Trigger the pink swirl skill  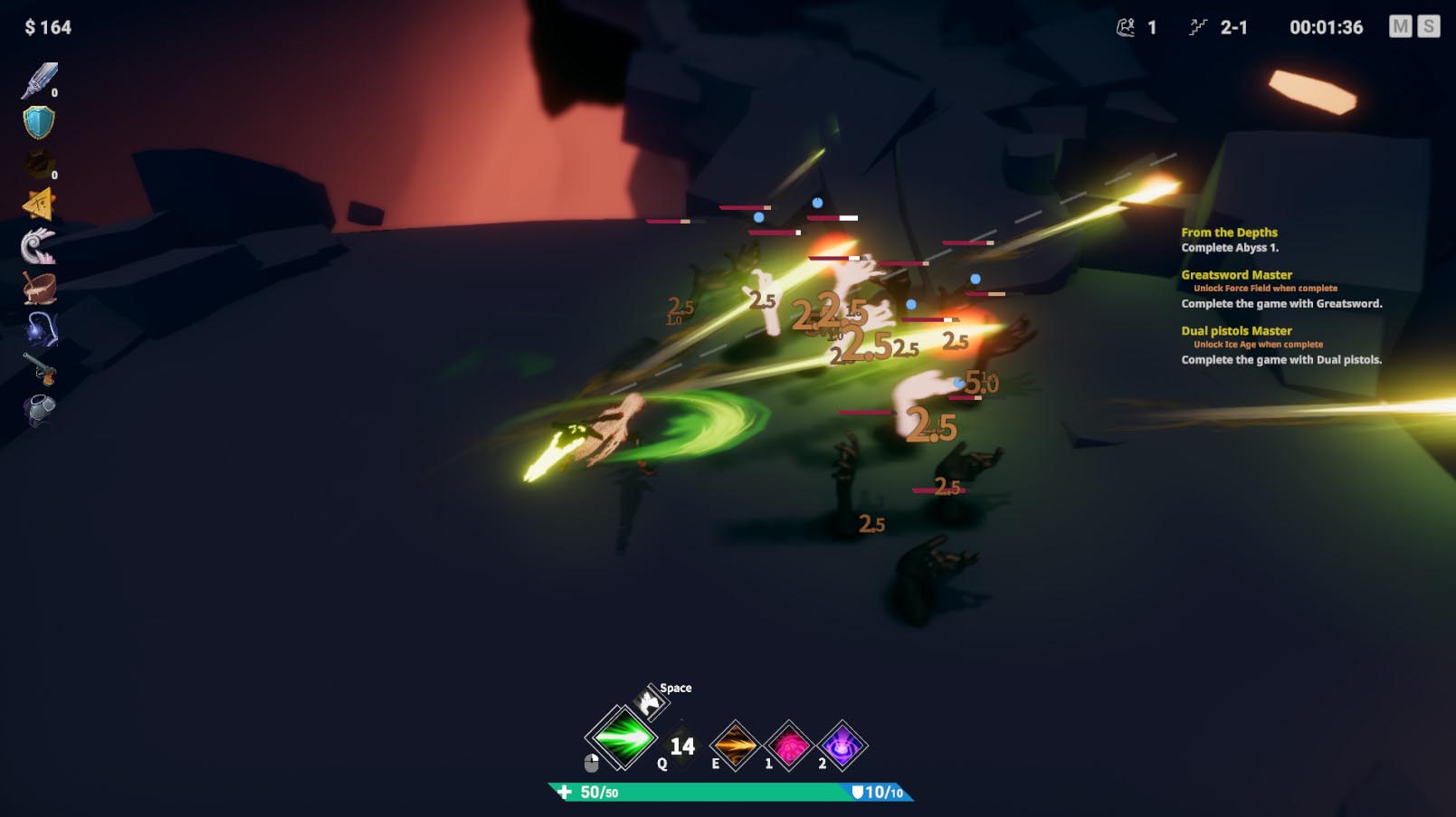(789, 746)
